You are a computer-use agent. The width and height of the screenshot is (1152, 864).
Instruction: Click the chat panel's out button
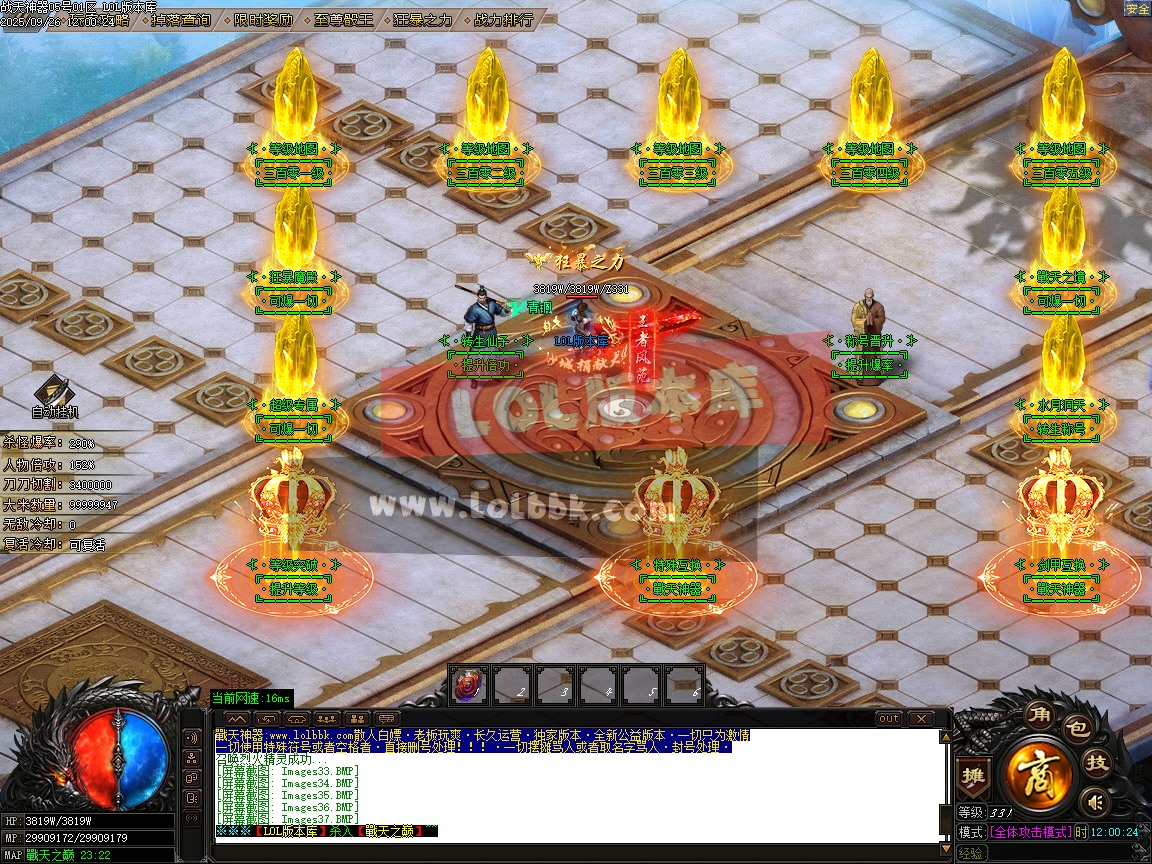[888, 718]
